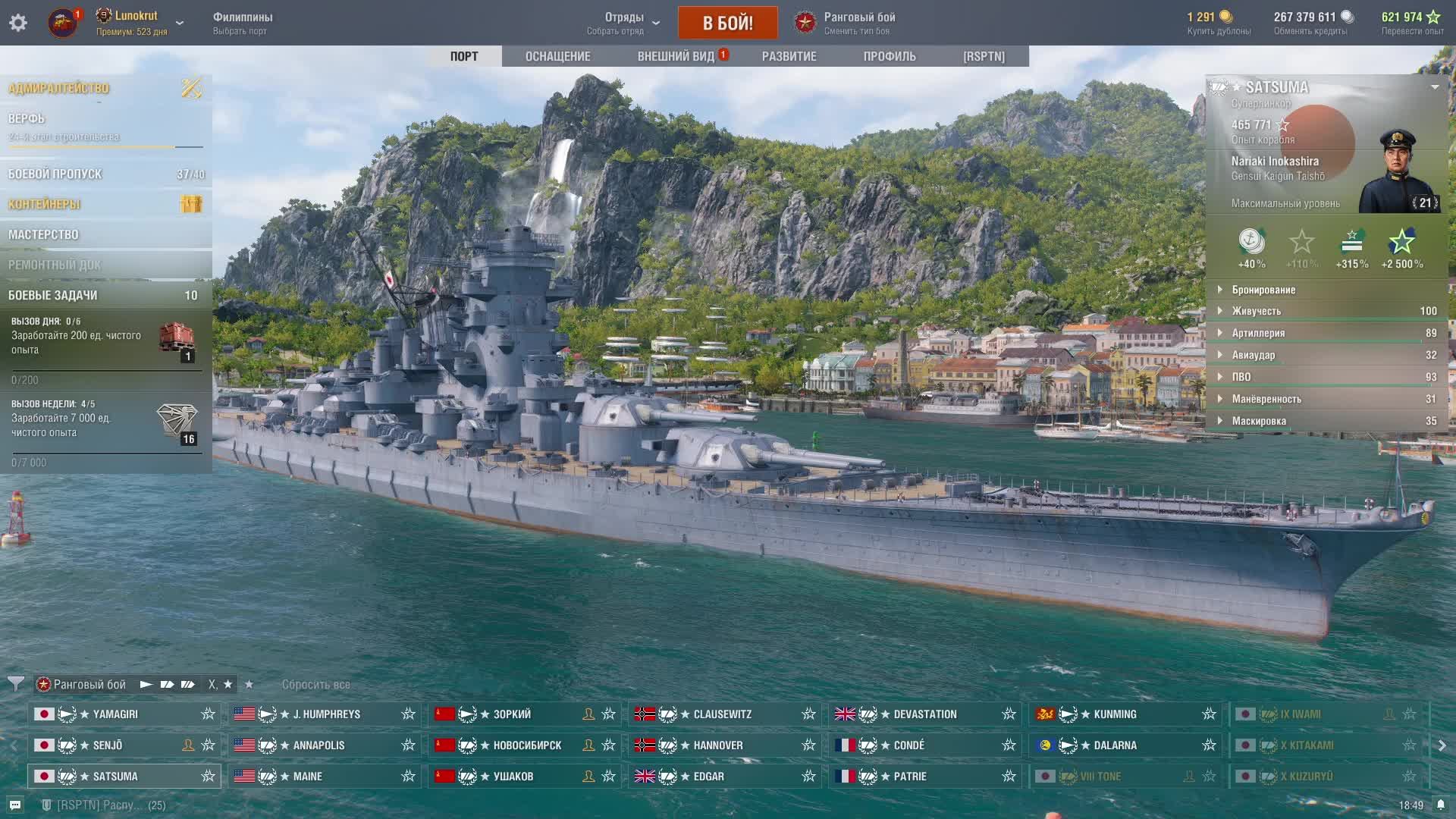Expand the Бронирование ship parameter
This screenshot has height=819, width=1456.
pyautogui.click(x=1263, y=290)
